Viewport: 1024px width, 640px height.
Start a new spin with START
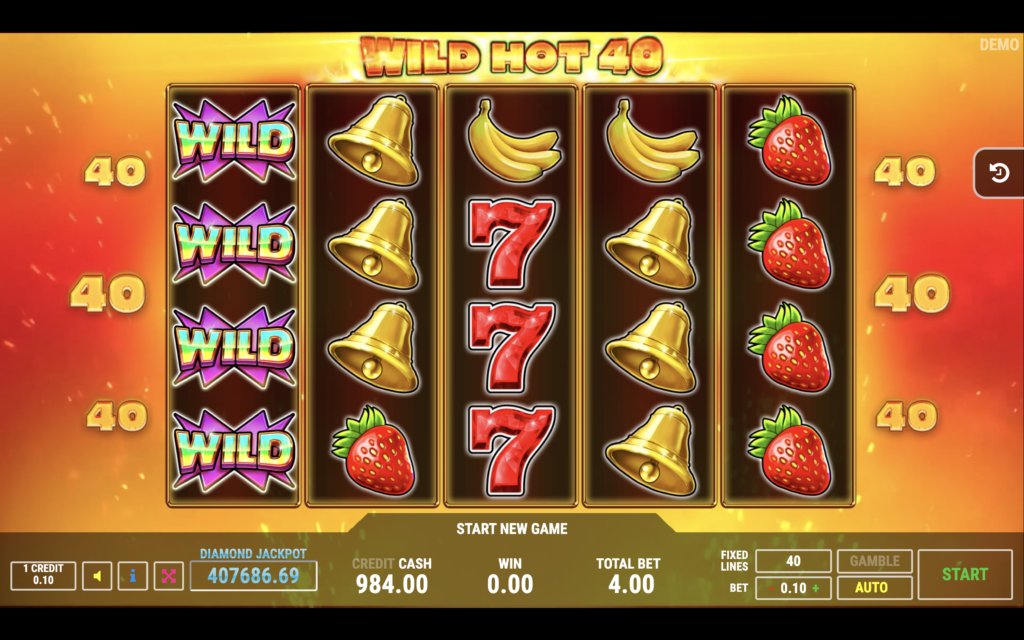coord(964,575)
